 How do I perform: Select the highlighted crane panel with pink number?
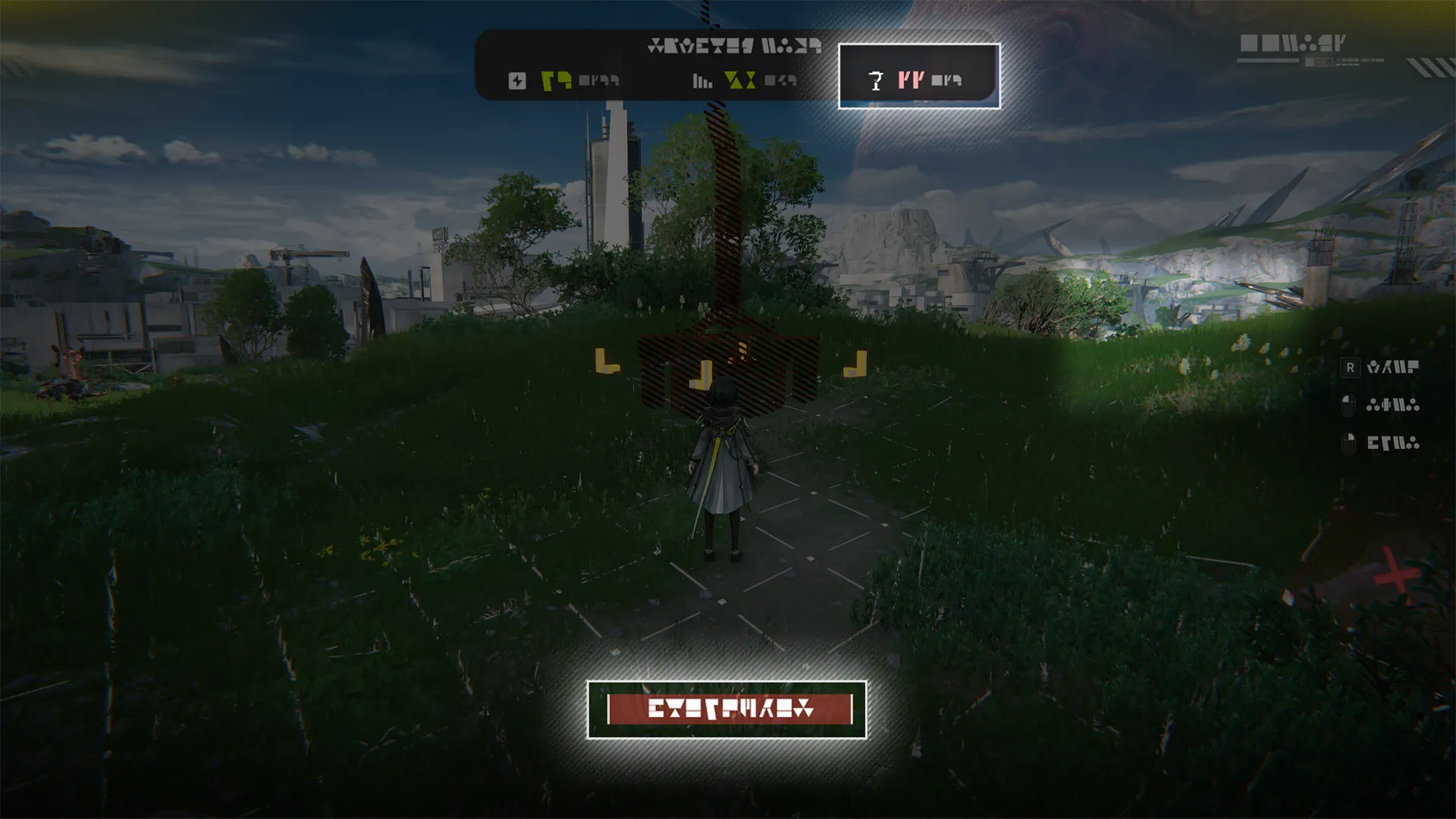tap(918, 77)
